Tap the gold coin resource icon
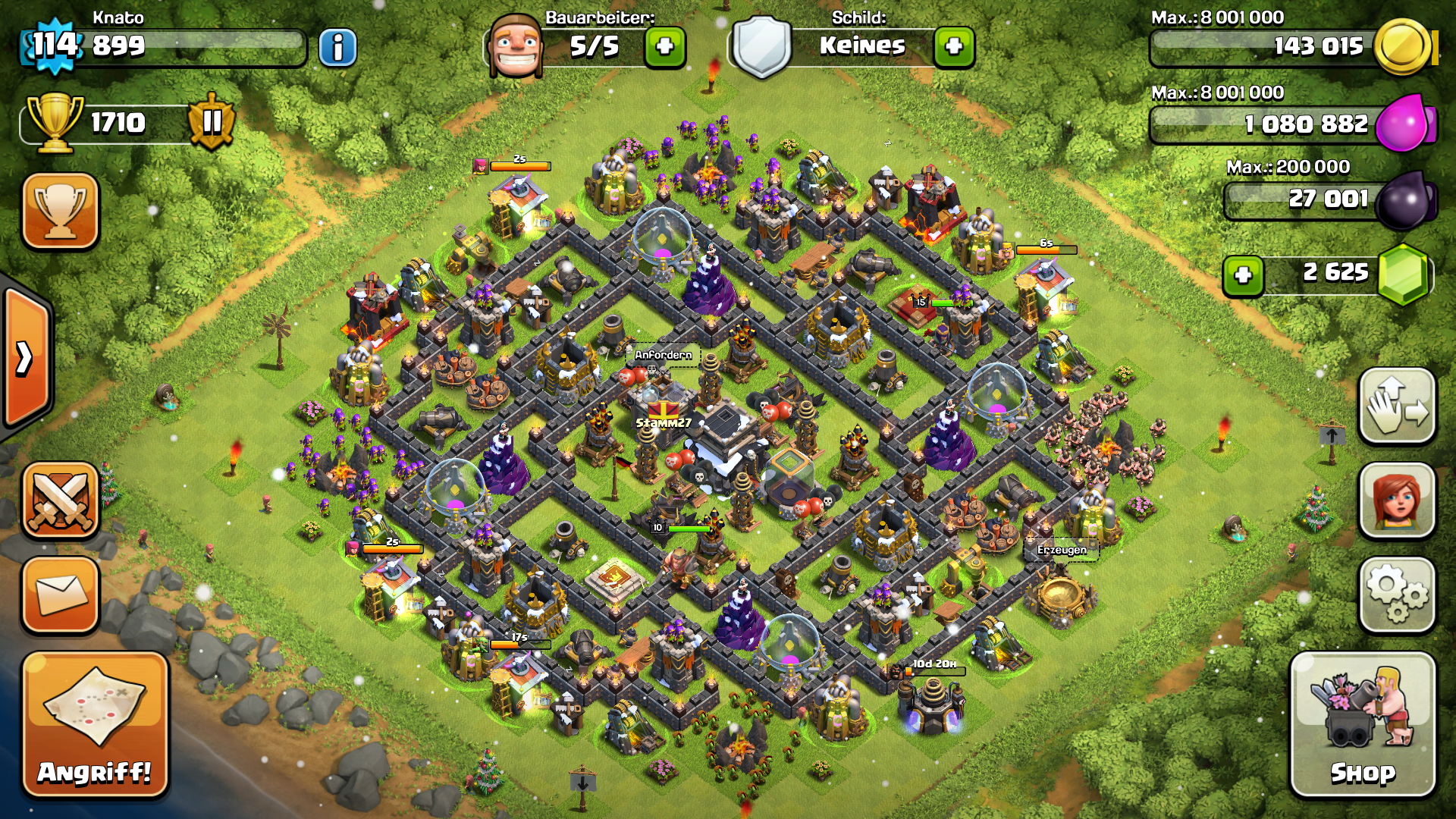The image size is (1456, 819). coord(1403,47)
